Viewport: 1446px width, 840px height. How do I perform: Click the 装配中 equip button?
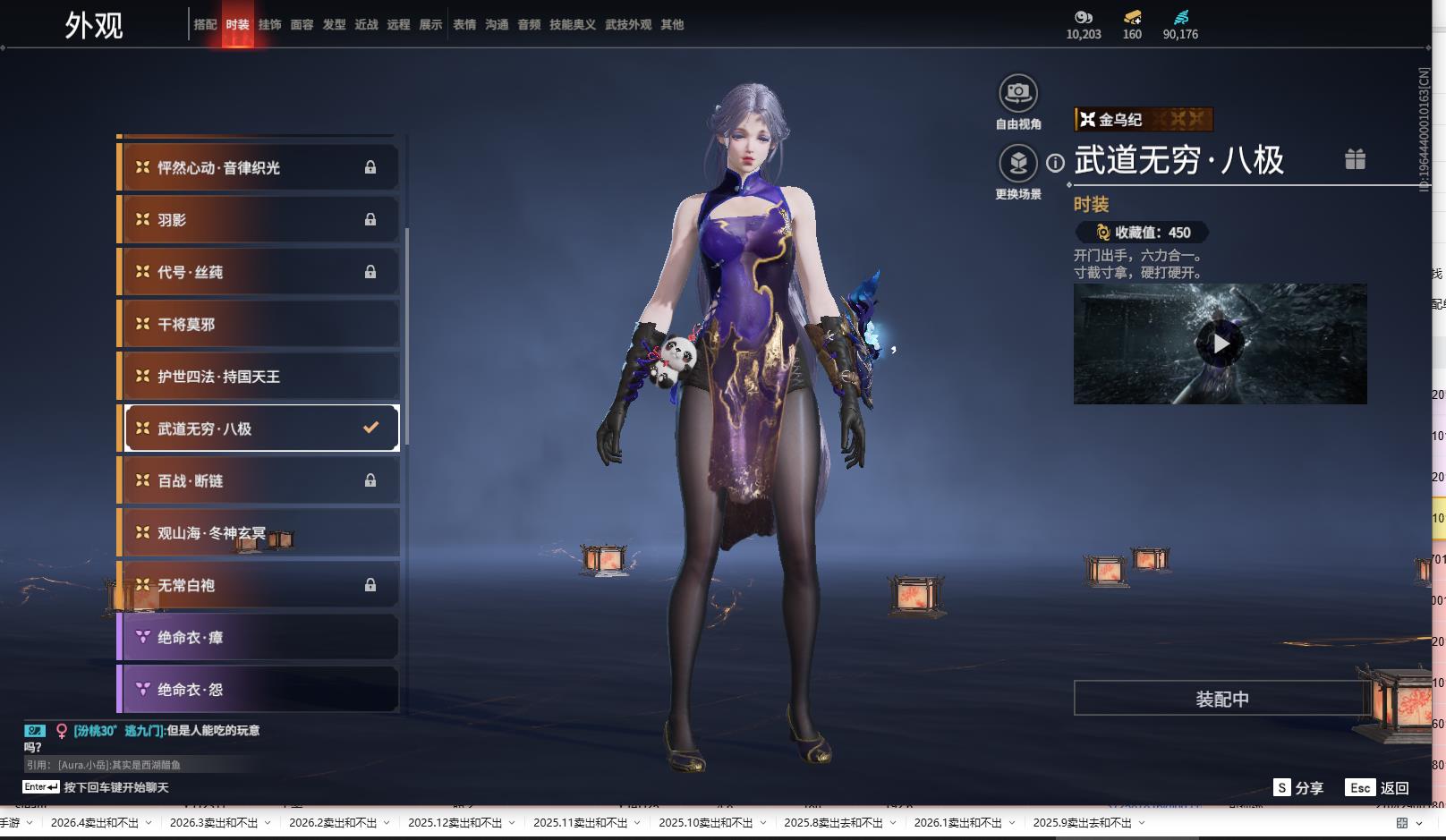click(1221, 699)
